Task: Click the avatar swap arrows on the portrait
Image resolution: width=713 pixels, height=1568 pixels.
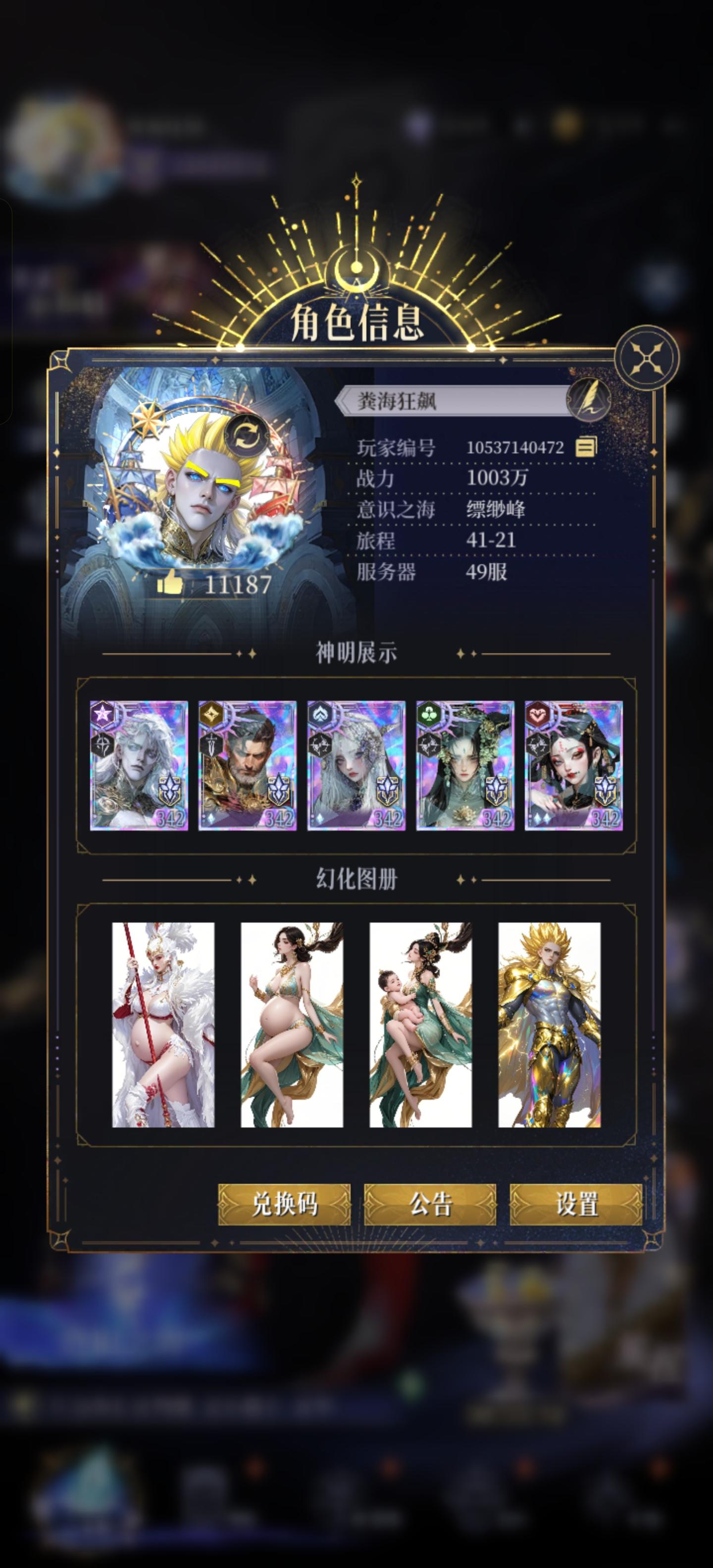Action: coord(246,435)
